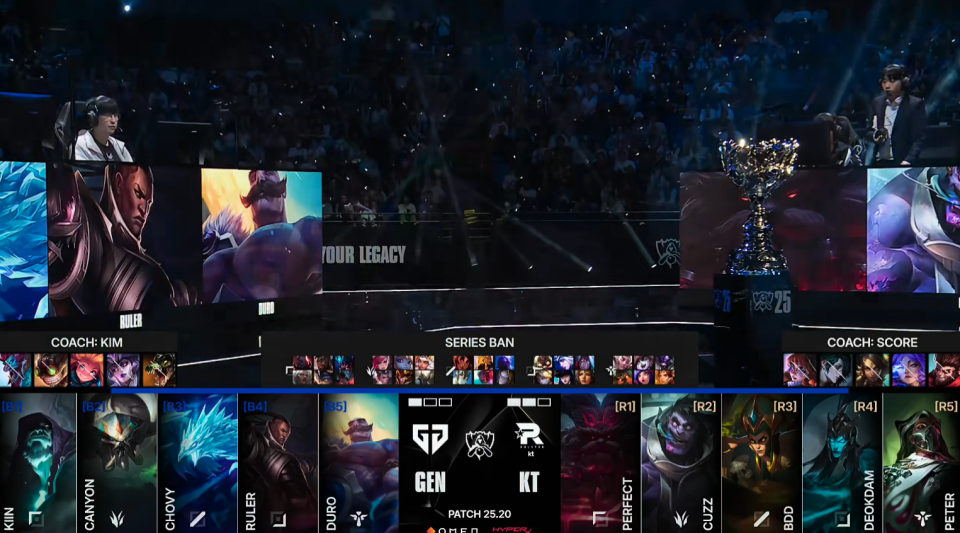Choose Deokdam's R4 champion pick card
The height and width of the screenshot is (533, 960).
(x=841, y=462)
